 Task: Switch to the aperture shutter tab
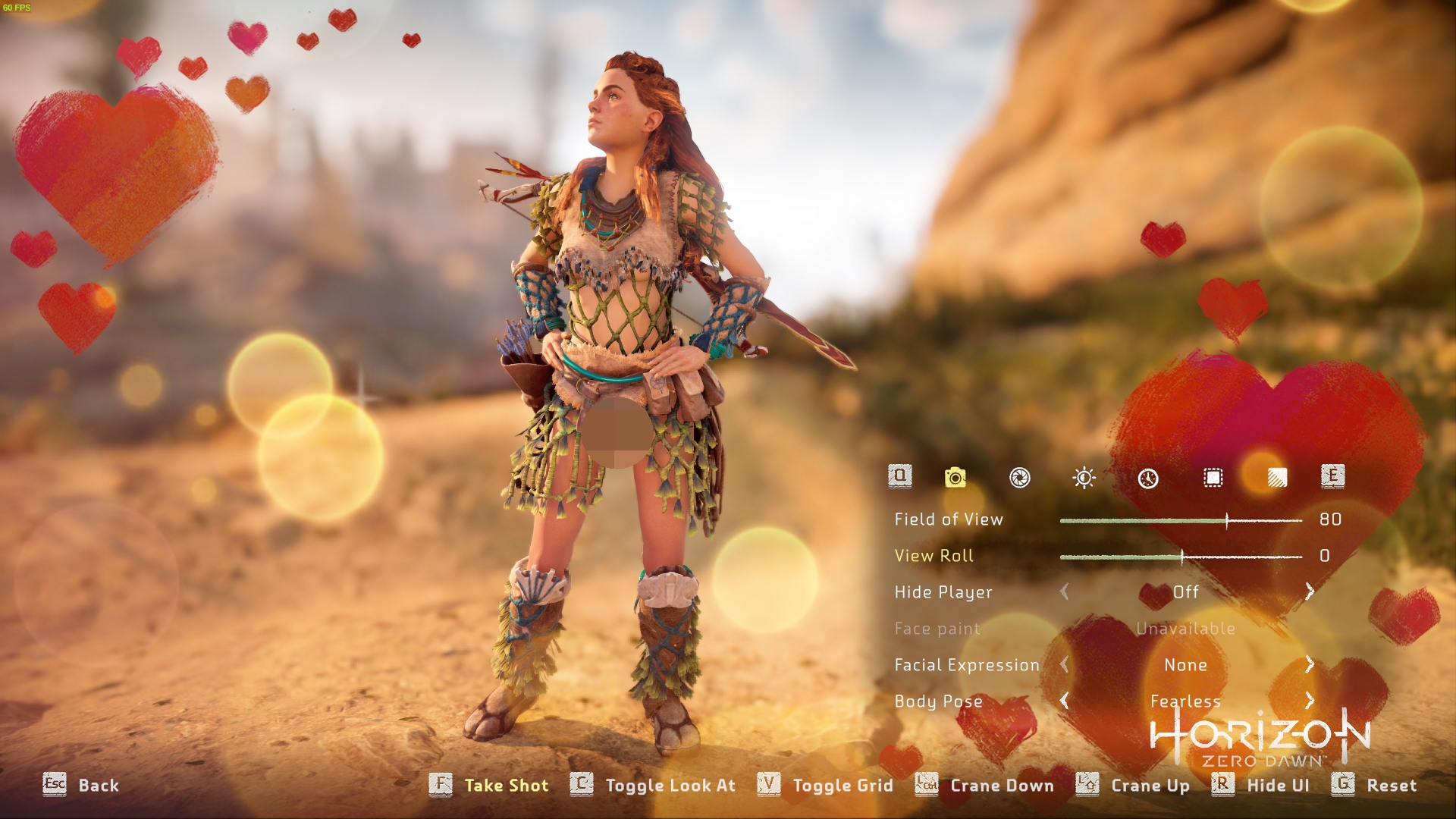[1019, 478]
